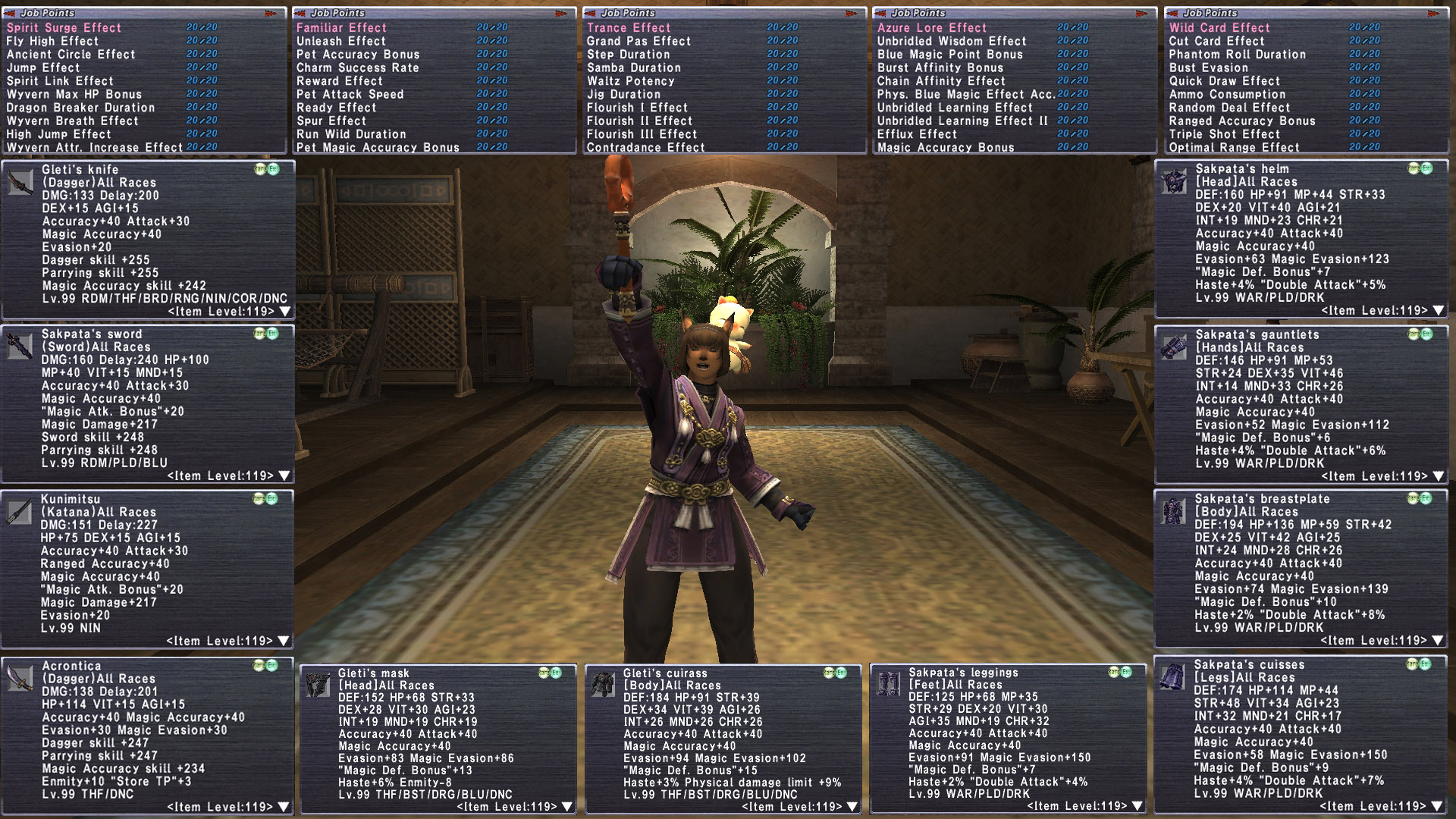
Task: Select the Spirit Surge Effect job point
Action: (64, 28)
